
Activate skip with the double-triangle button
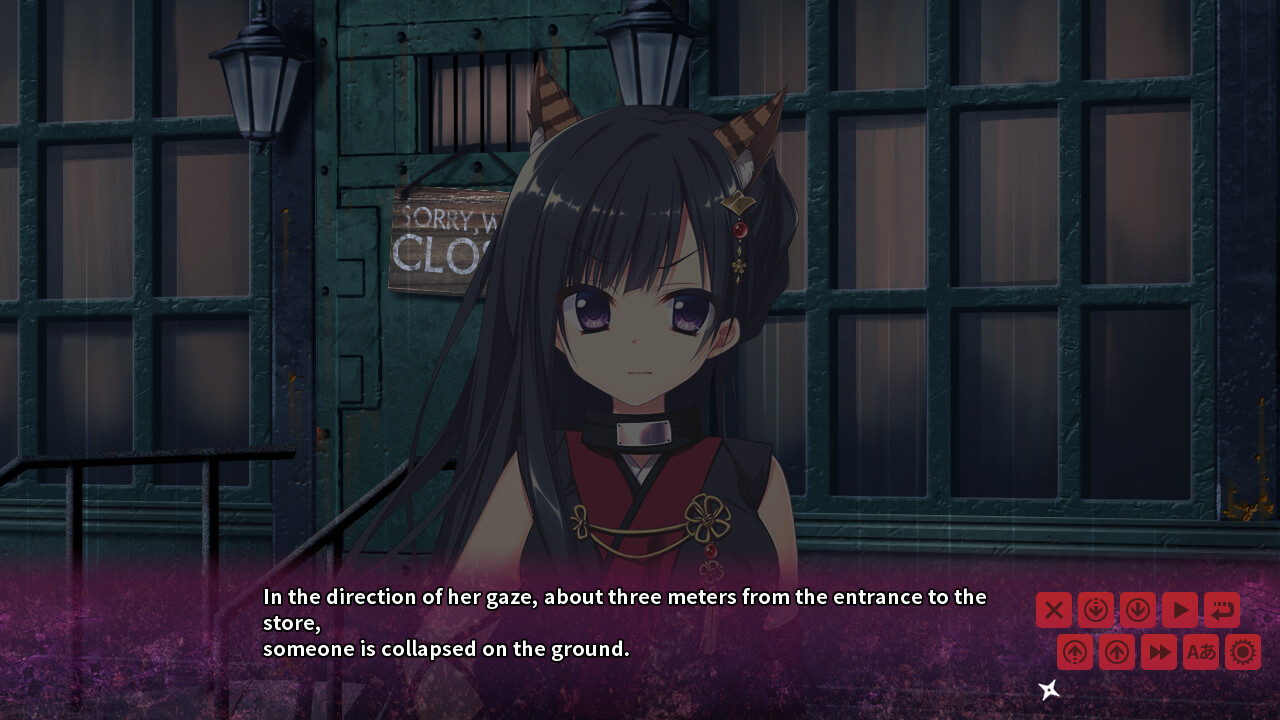coord(1159,652)
